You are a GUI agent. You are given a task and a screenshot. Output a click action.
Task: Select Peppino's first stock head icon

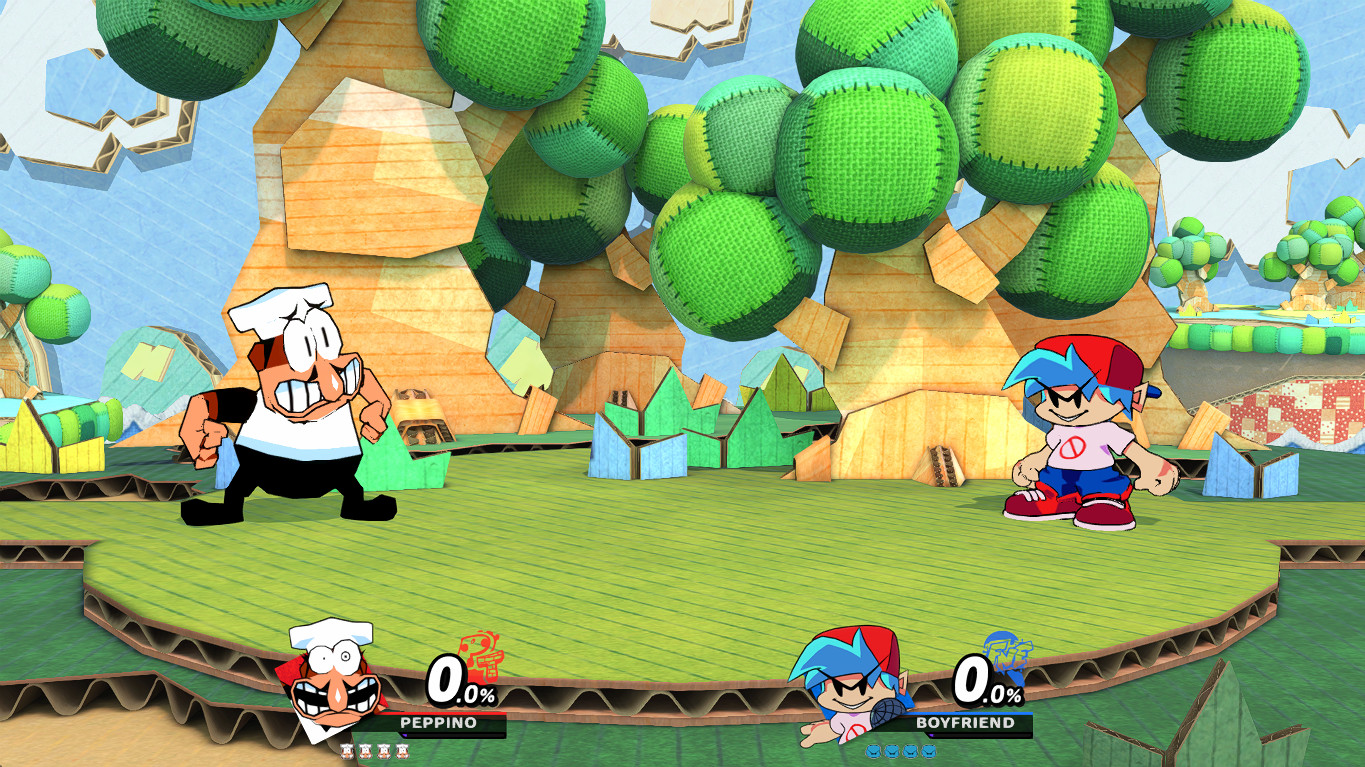pos(348,751)
